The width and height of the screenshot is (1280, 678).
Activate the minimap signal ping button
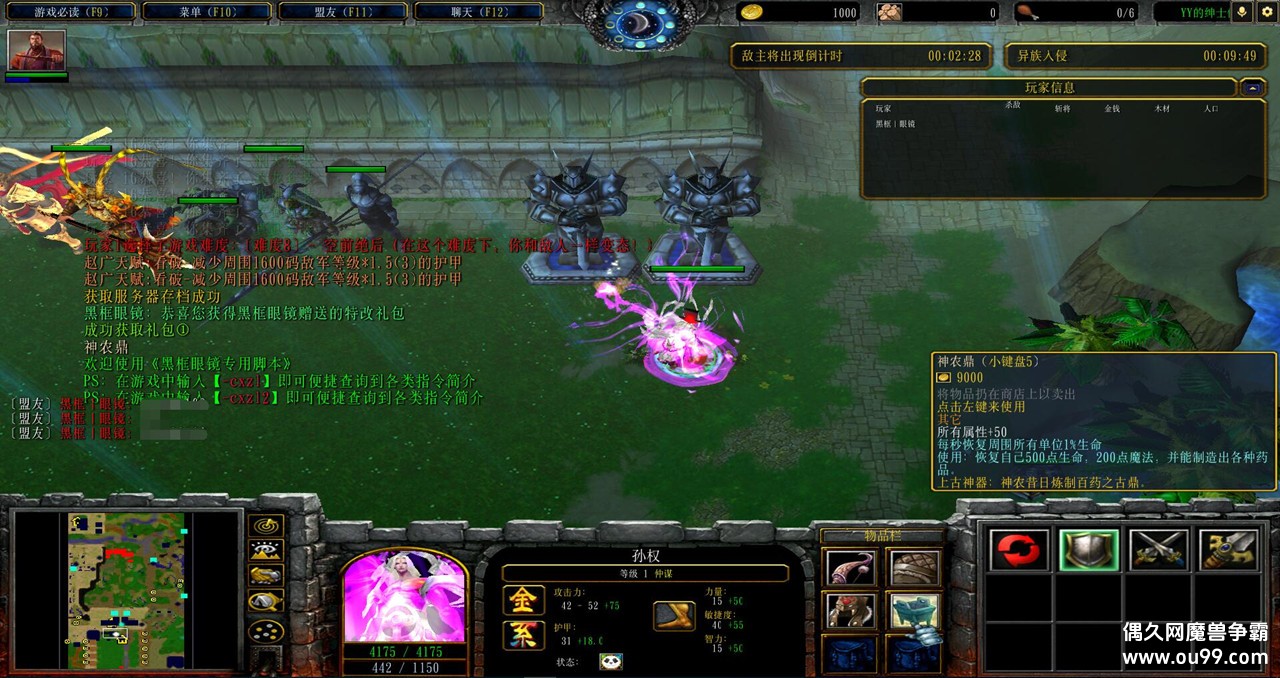click(x=265, y=525)
